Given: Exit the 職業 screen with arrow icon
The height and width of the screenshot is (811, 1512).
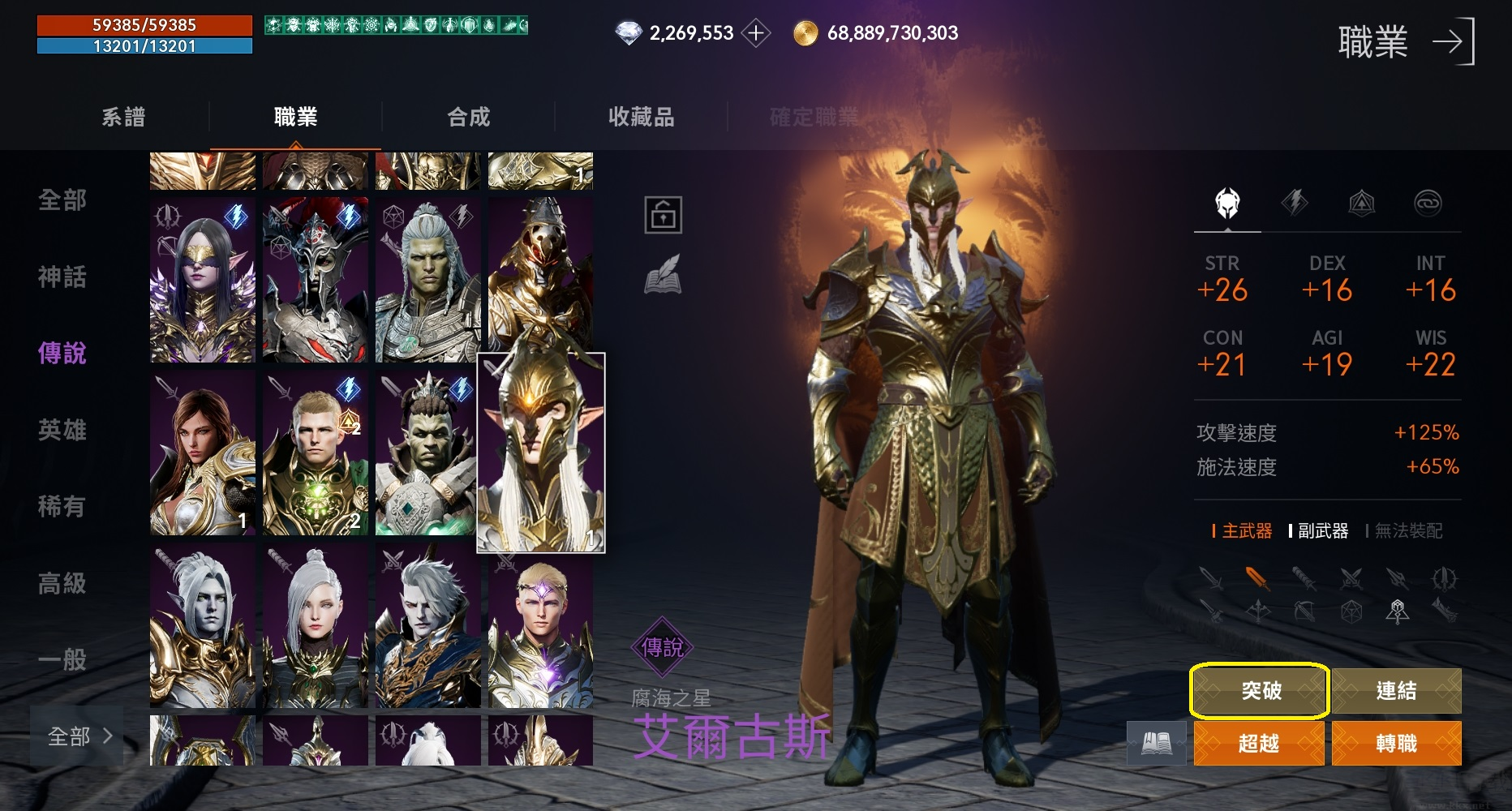Looking at the screenshot, I should point(1452,42).
